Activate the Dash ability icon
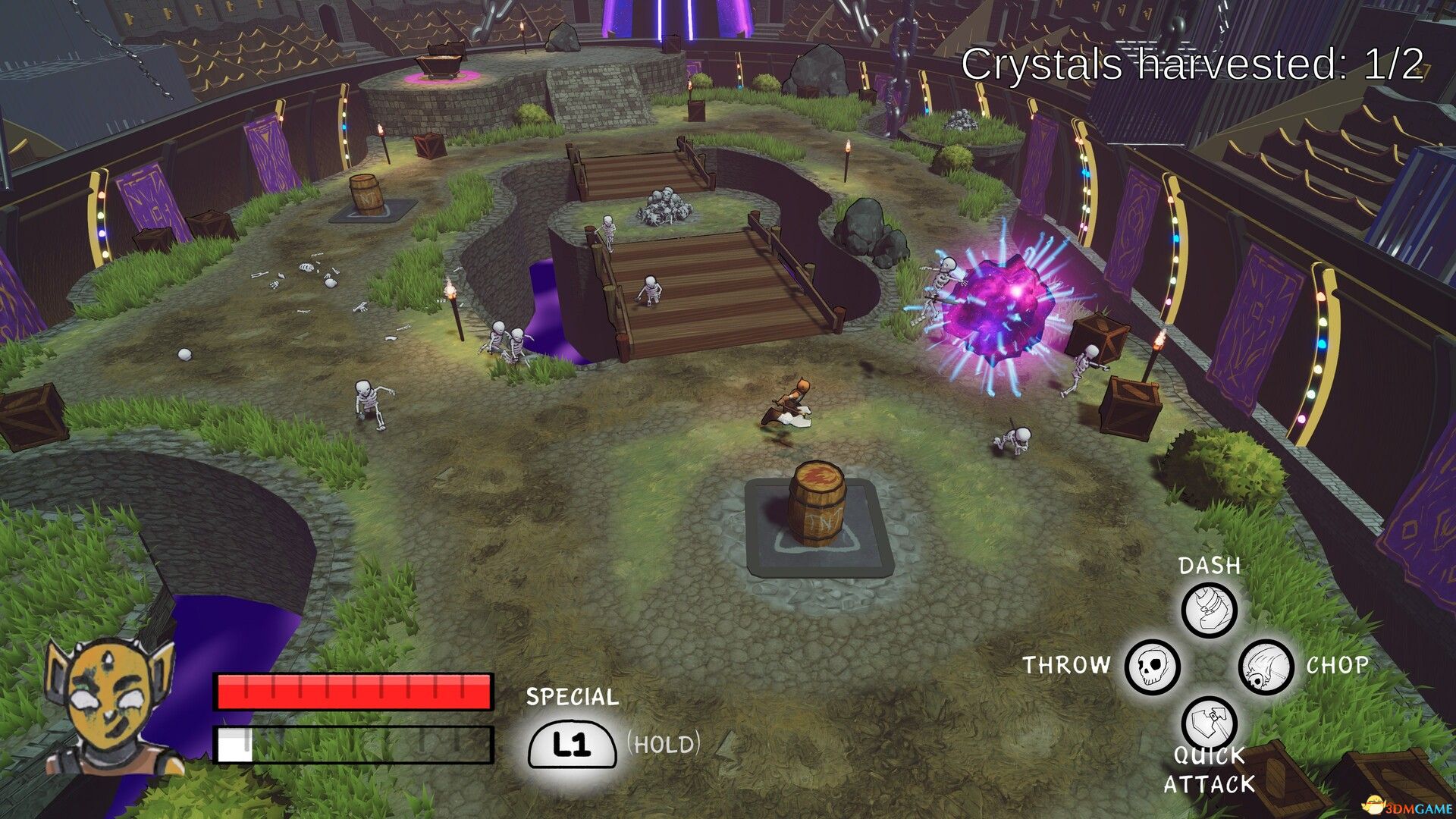1456x819 pixels. tap(1209, 610)
